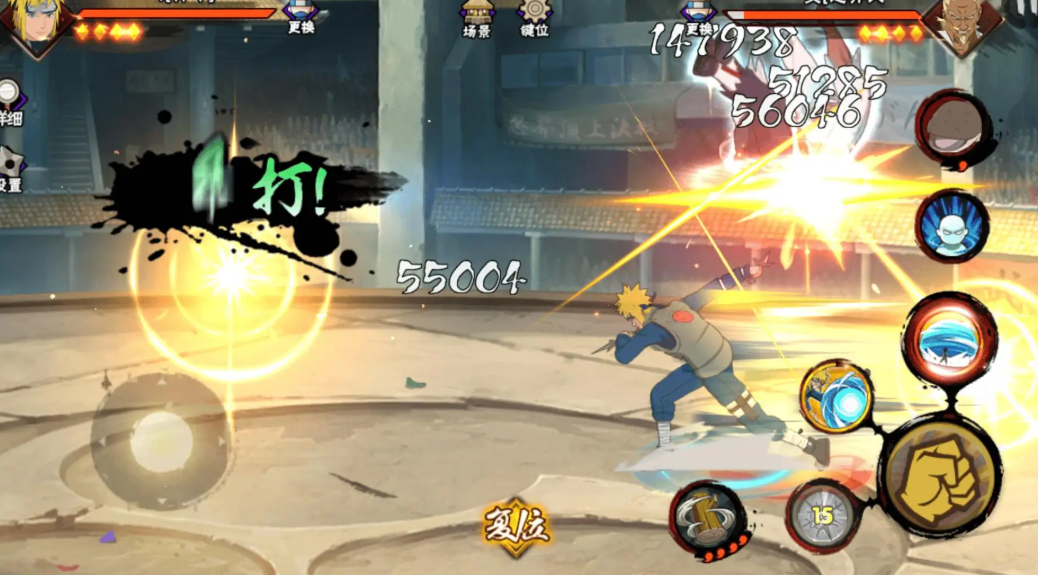Activate the Rasengan skill icon
This screenshot has height=575, width=1038.
pos(837,397)
